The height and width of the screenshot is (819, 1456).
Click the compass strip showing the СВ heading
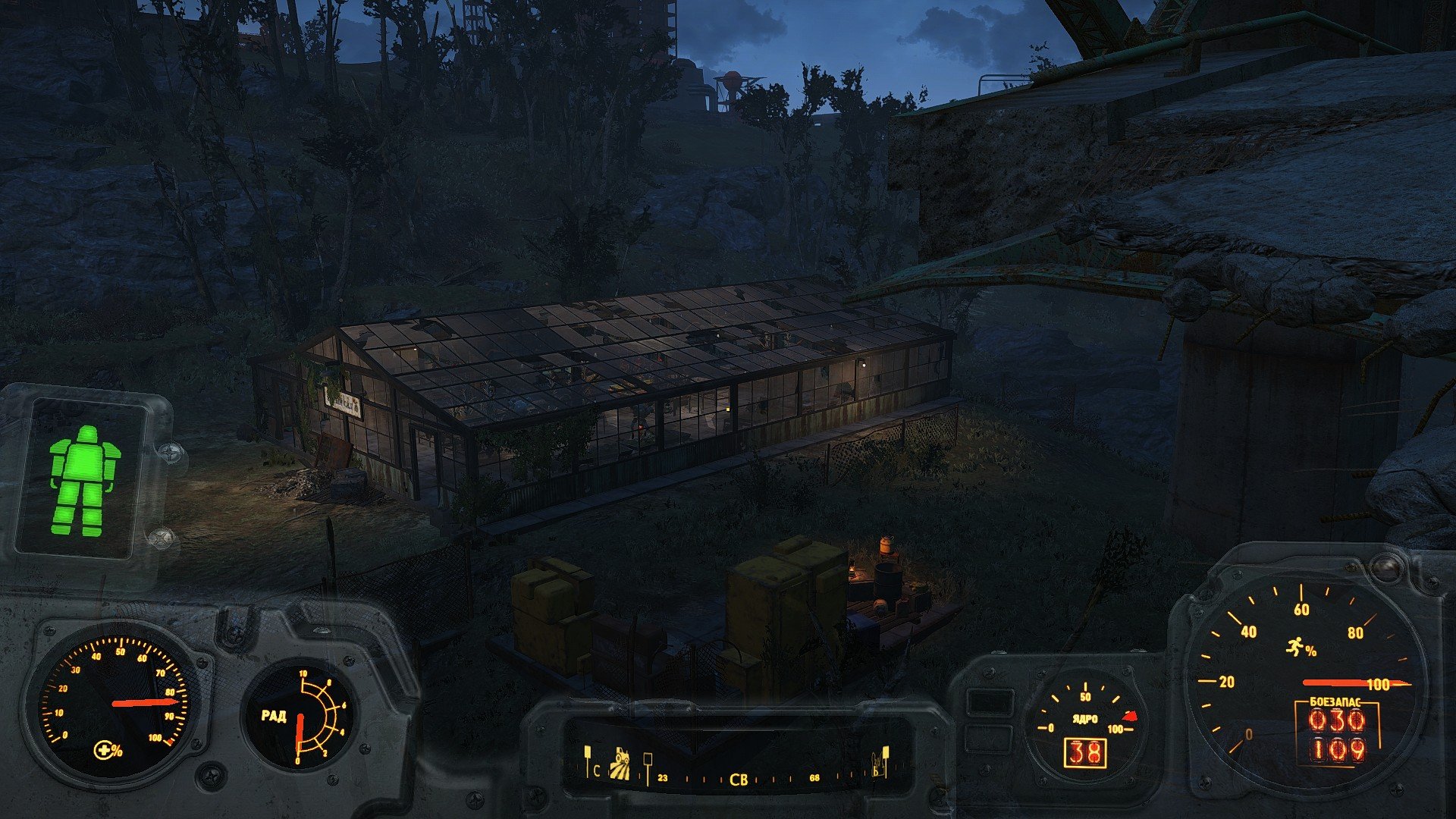click(x=737, y=778)
